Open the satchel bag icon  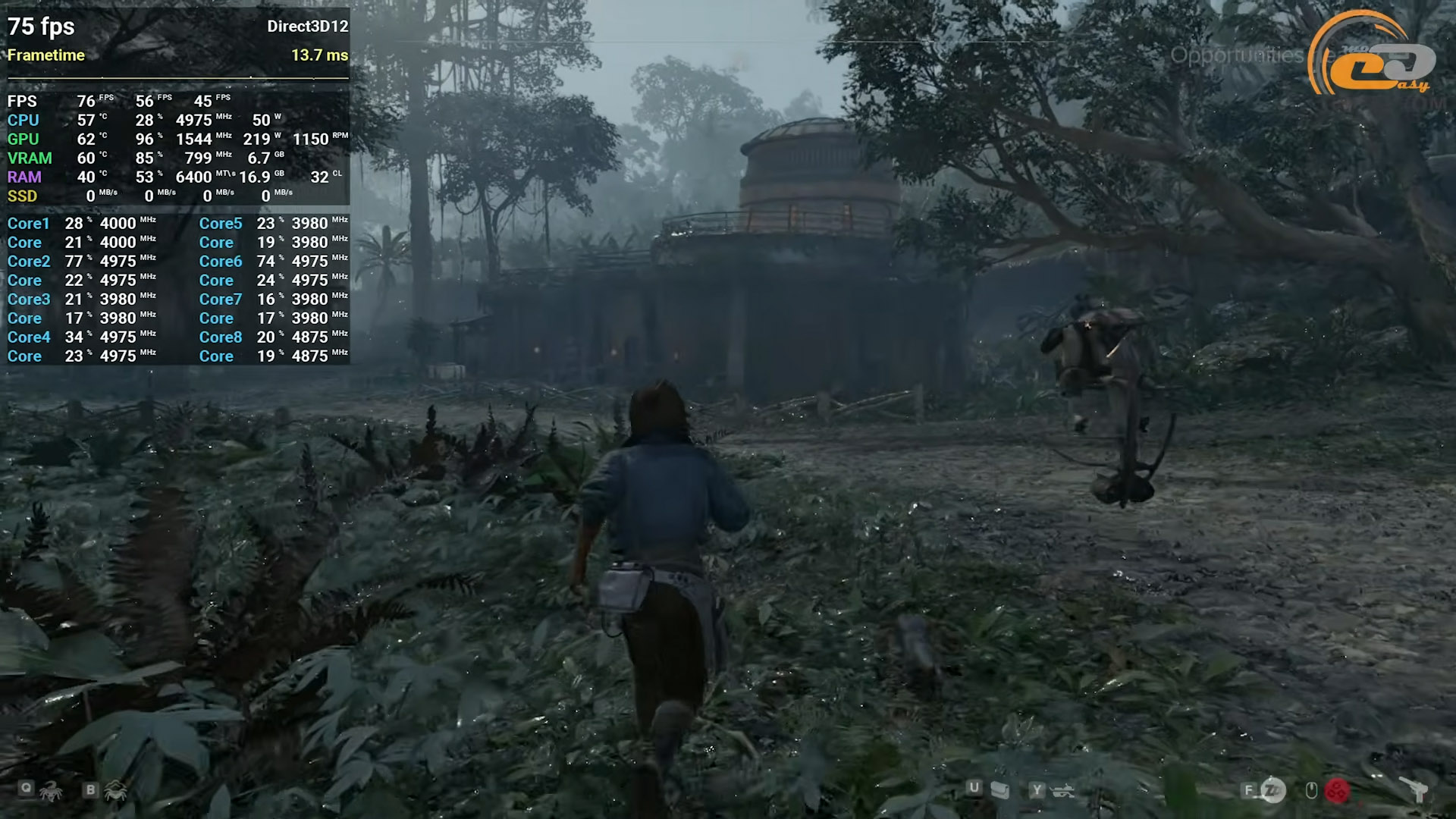1000,791
